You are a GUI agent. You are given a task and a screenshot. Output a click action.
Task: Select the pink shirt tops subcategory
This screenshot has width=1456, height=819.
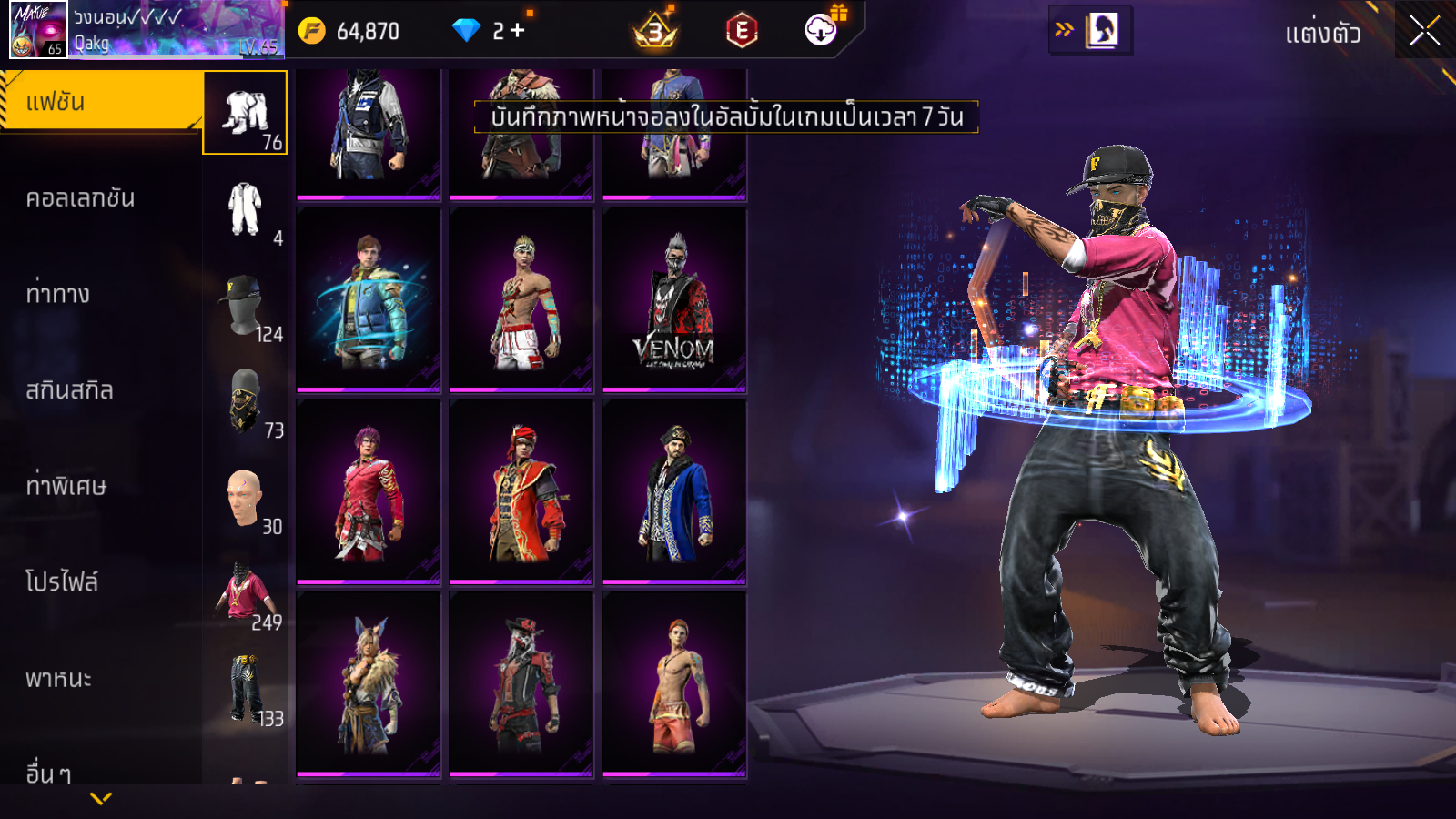pyautogui.click(x=245, y=594)
